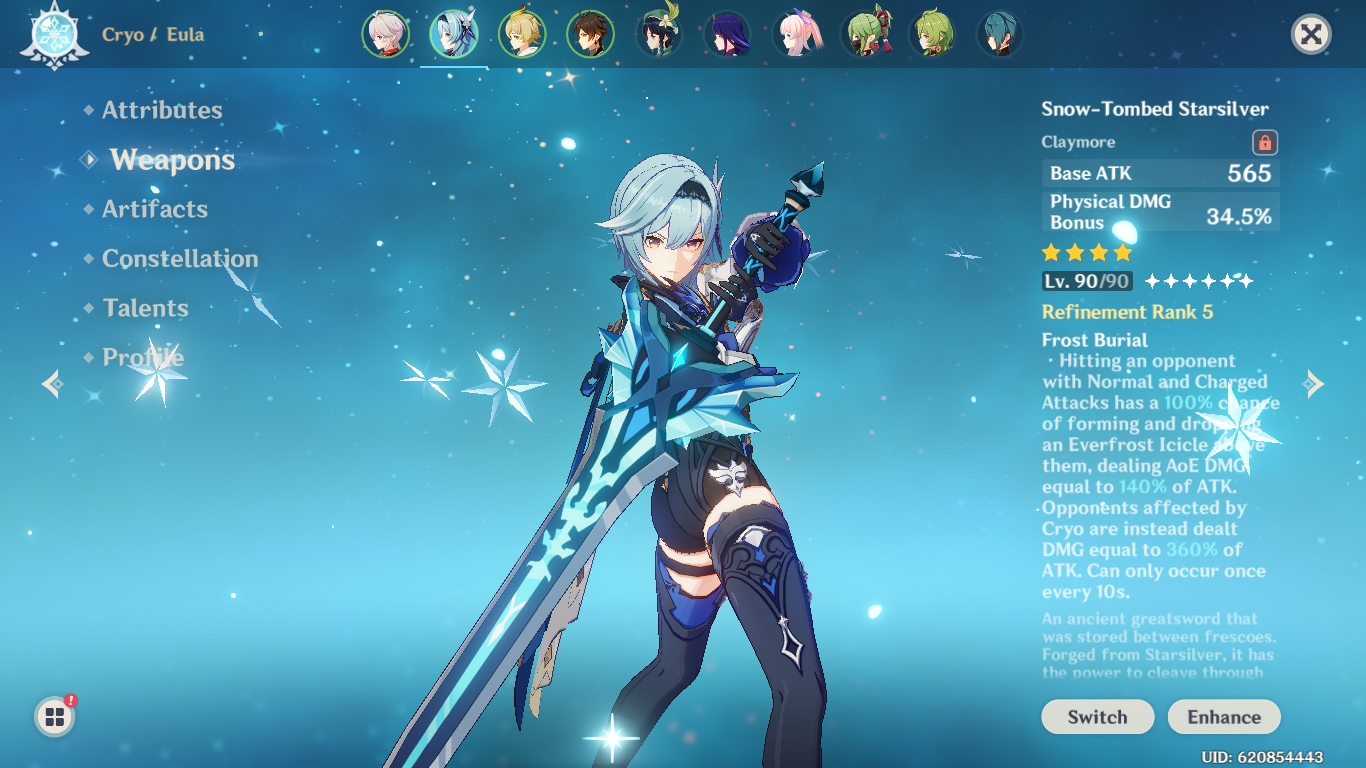Open the Constellation menu entry

[180, 258]
